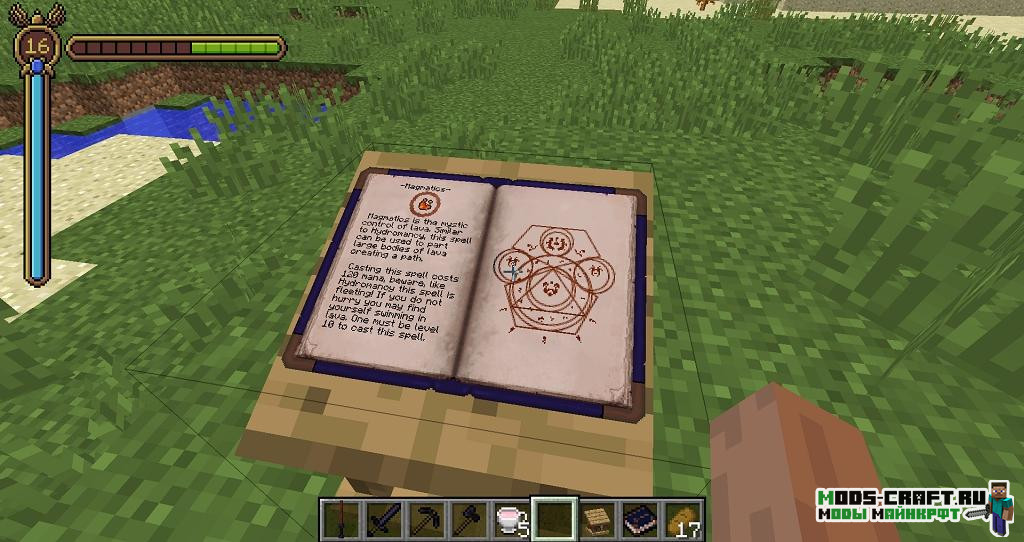The width and height of the screenshot is (1024, 542).
Task: Click the highlighted empty hotbar slot
Action: 553,519
